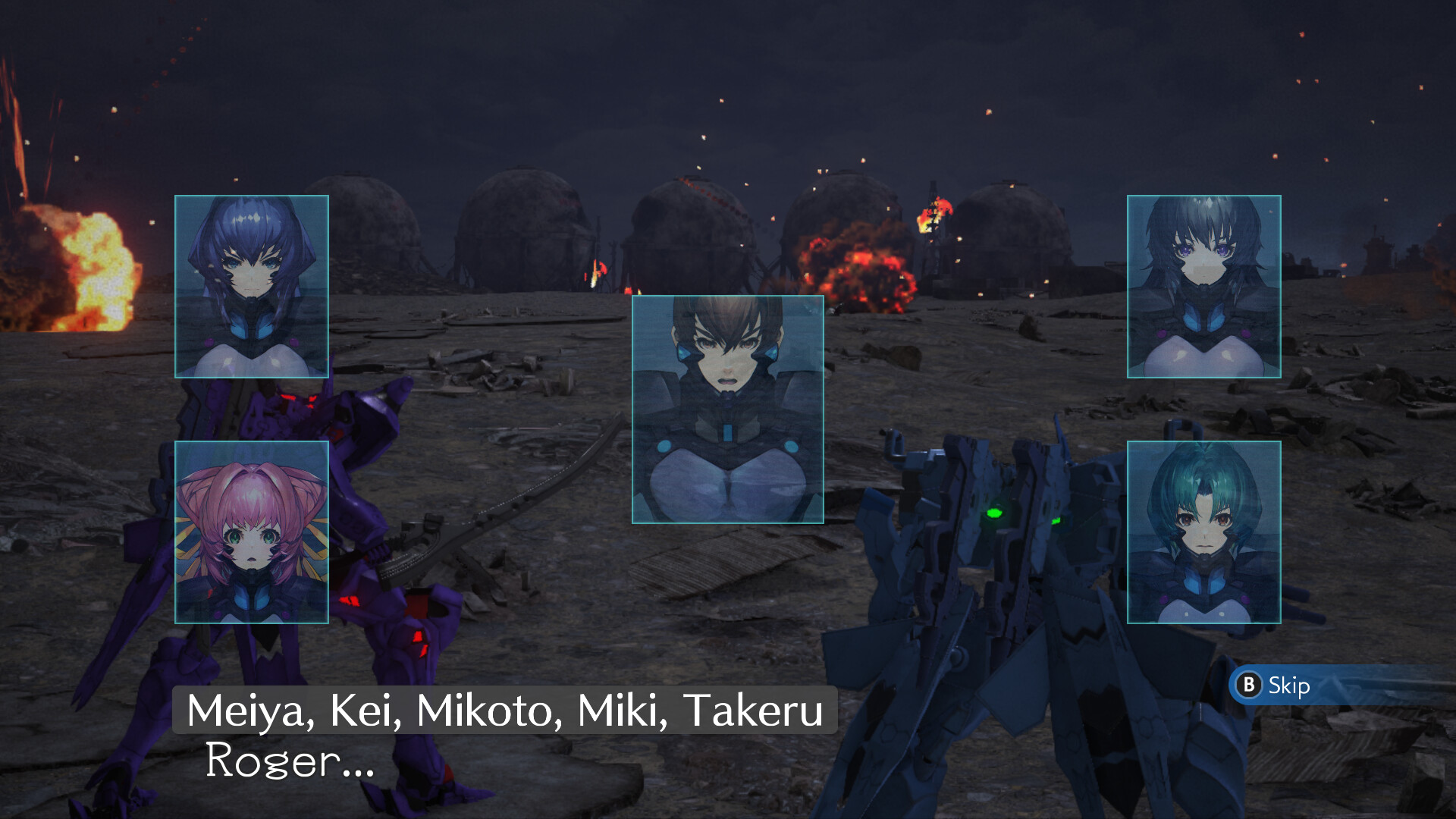Click the frame of Meiya's portrait
The height and width of the screenshot is (819, 1456).
251,197
